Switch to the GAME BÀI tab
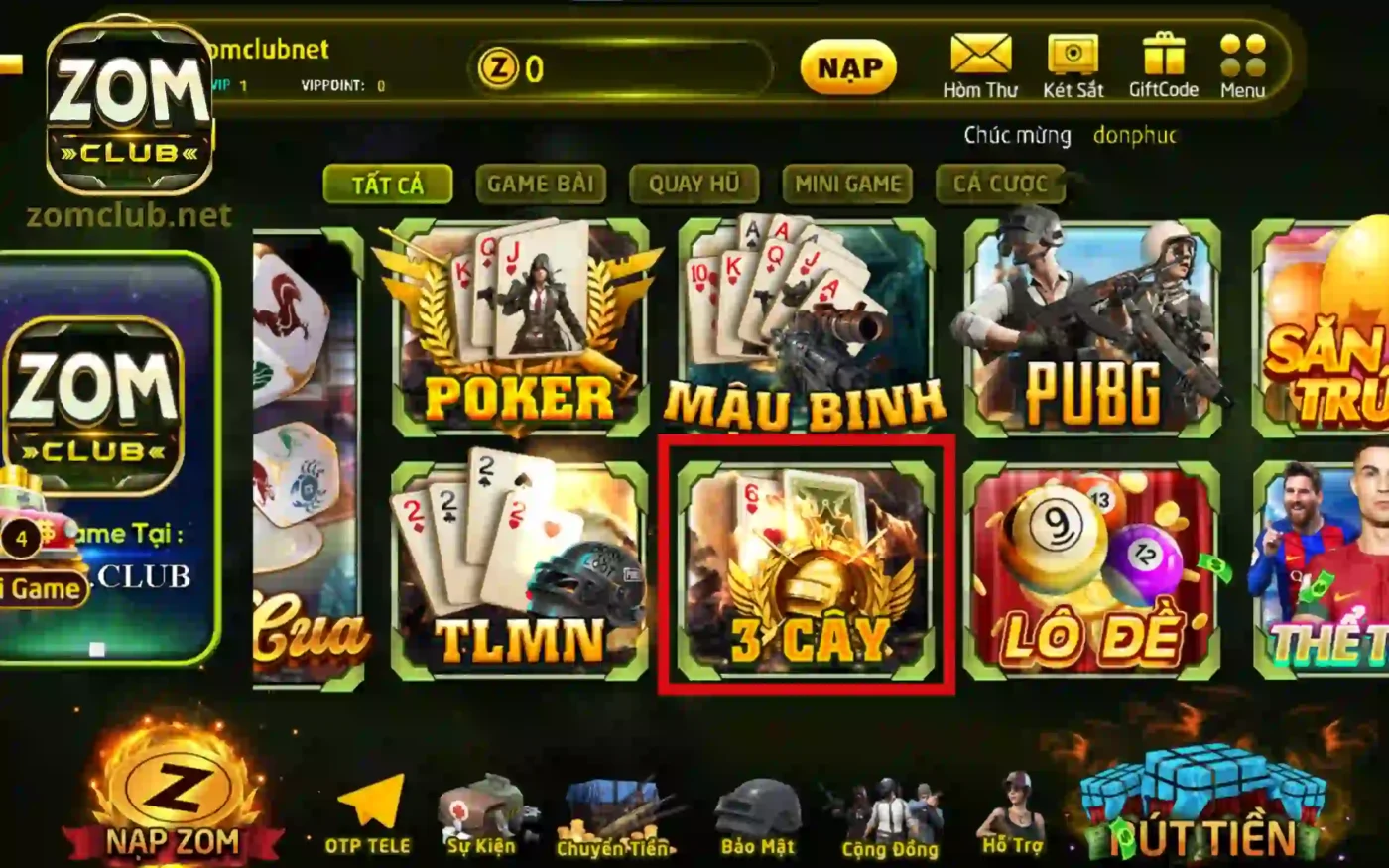 pyautogui.click(x=542, y=185)
